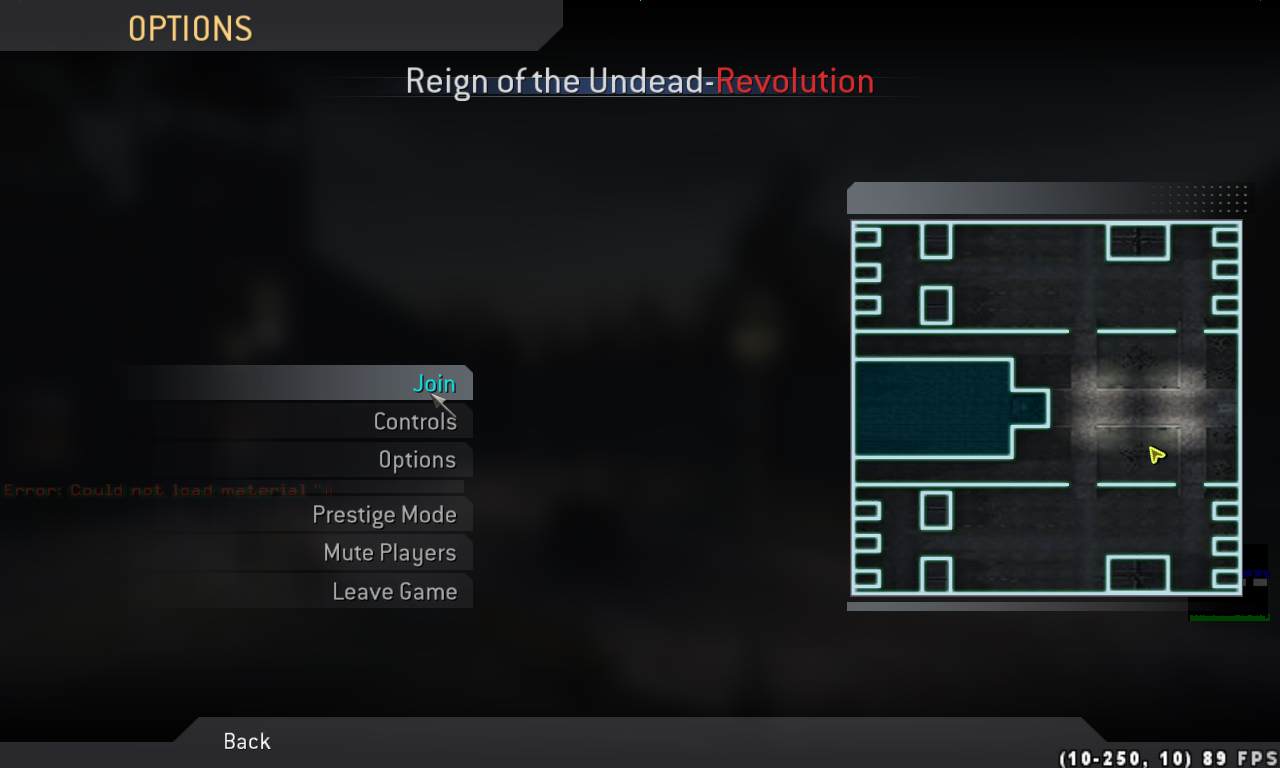
Task: Go Back from the options screen
Action: coord(247,741)
